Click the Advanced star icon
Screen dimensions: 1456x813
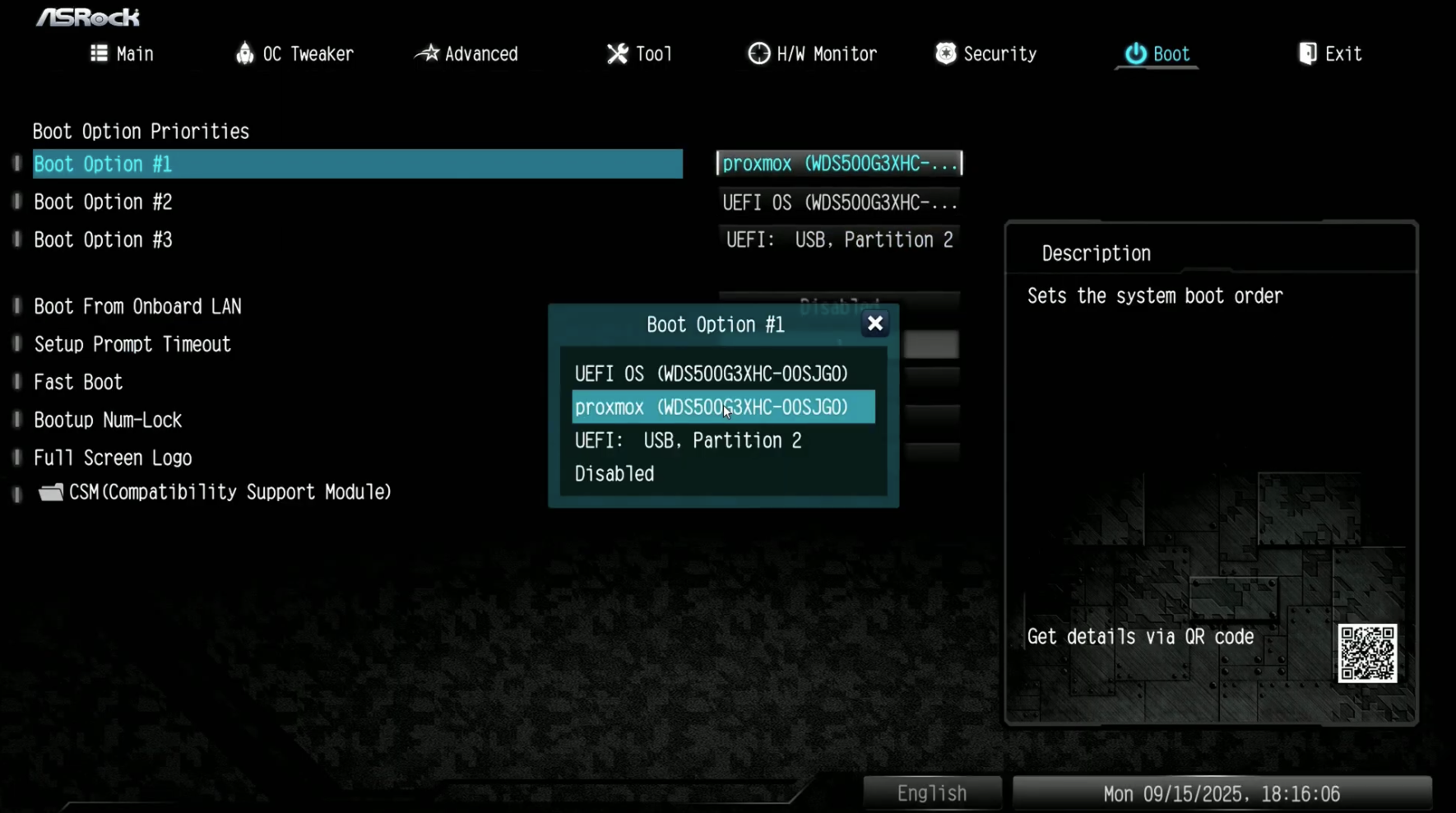point(428,53)
